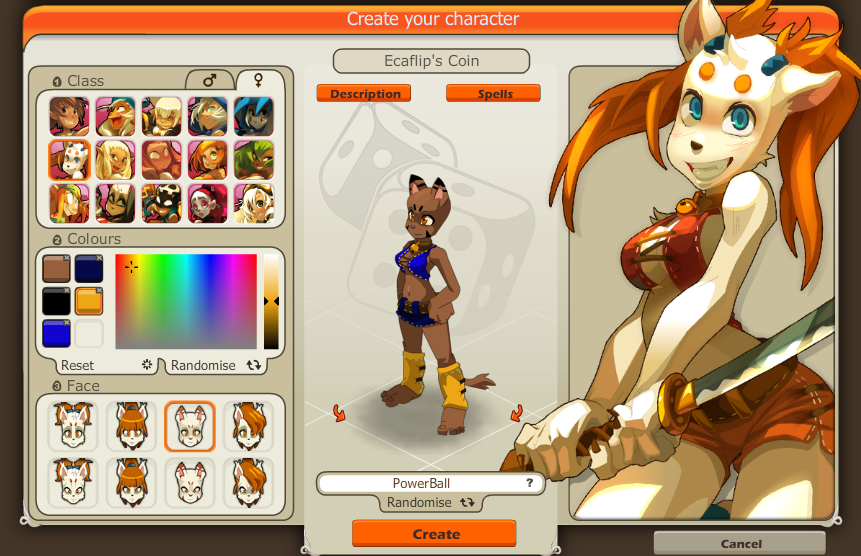The height and width of the screenshot is (556, 861).
Task: Select the brown colour swatch
Action: pyautogui.click(x=56, y=269)
